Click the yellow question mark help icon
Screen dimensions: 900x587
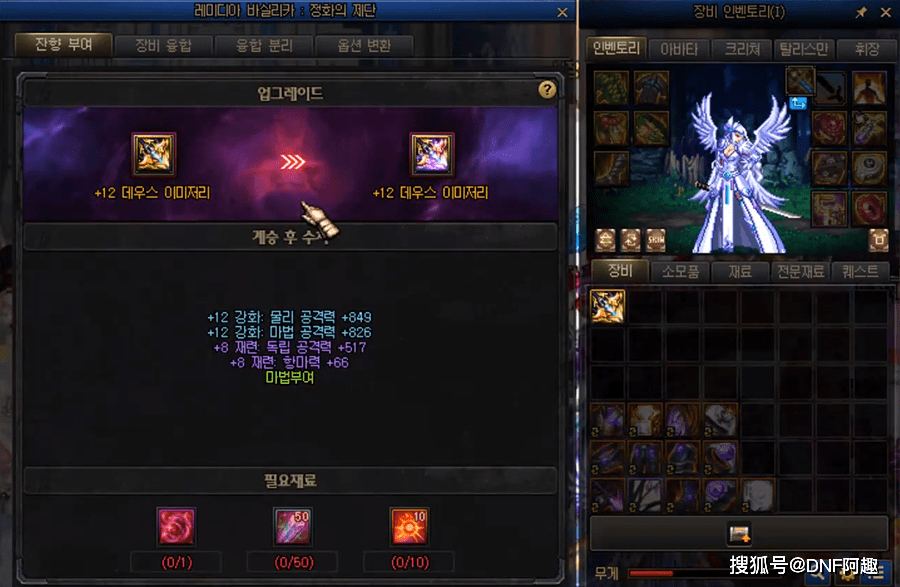(x=546, y=89)
